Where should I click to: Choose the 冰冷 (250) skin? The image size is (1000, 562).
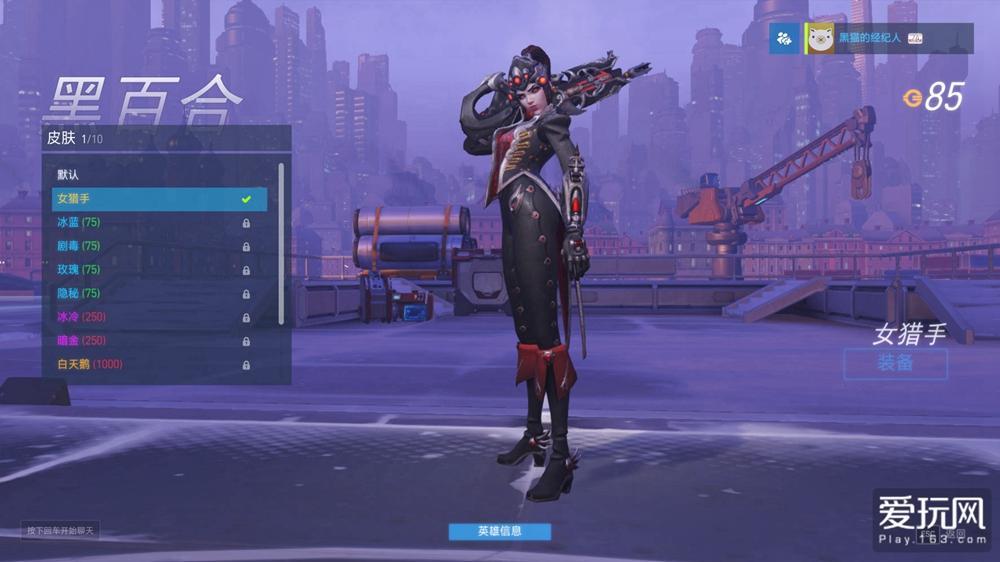coord(150,317)
